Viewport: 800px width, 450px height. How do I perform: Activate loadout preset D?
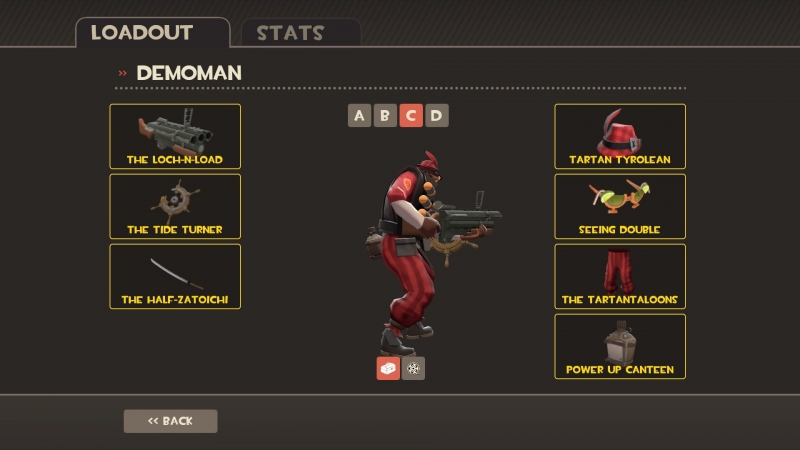tap(436, 115)
